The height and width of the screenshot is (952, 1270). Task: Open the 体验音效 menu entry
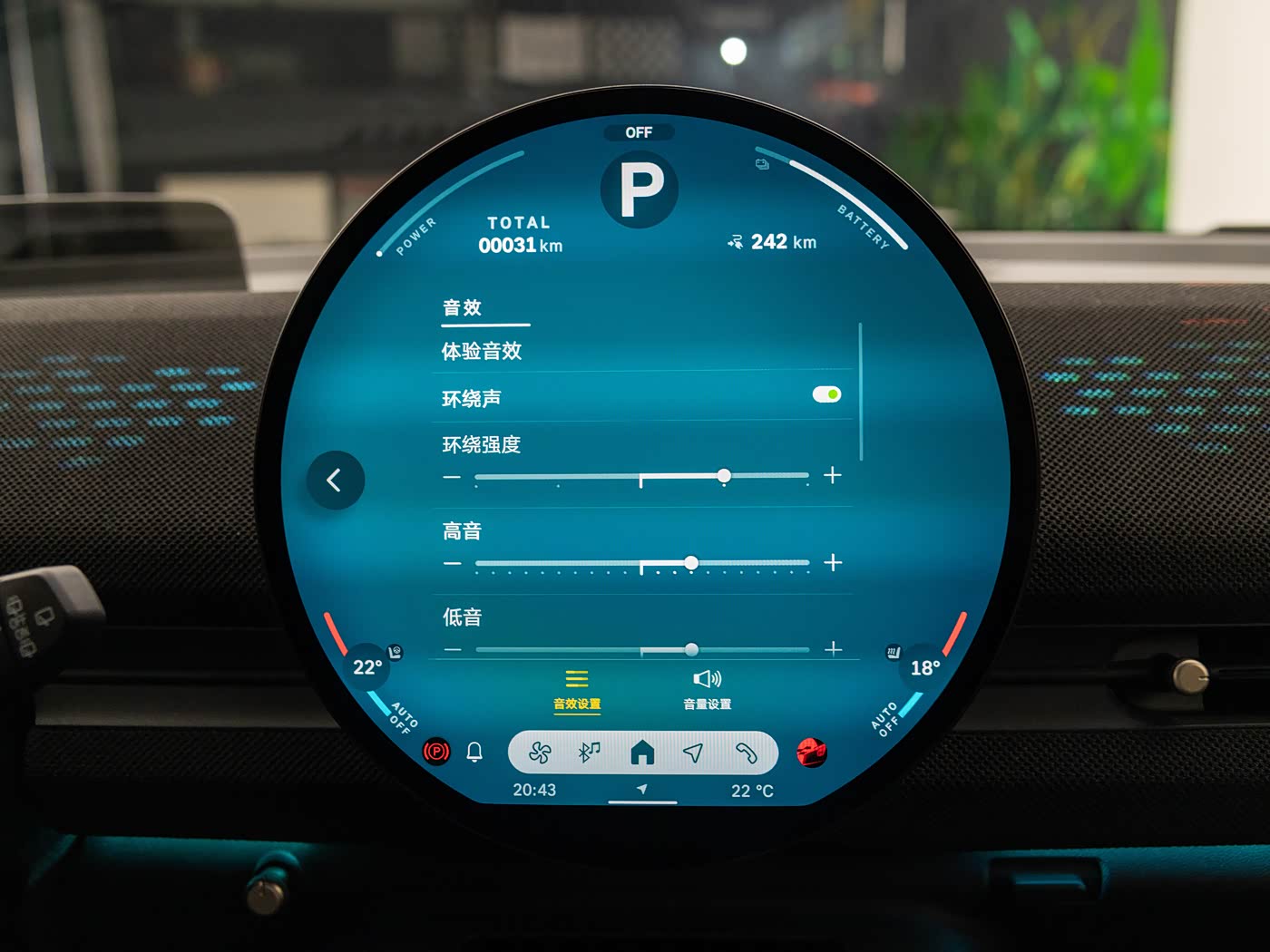(482, 351)
